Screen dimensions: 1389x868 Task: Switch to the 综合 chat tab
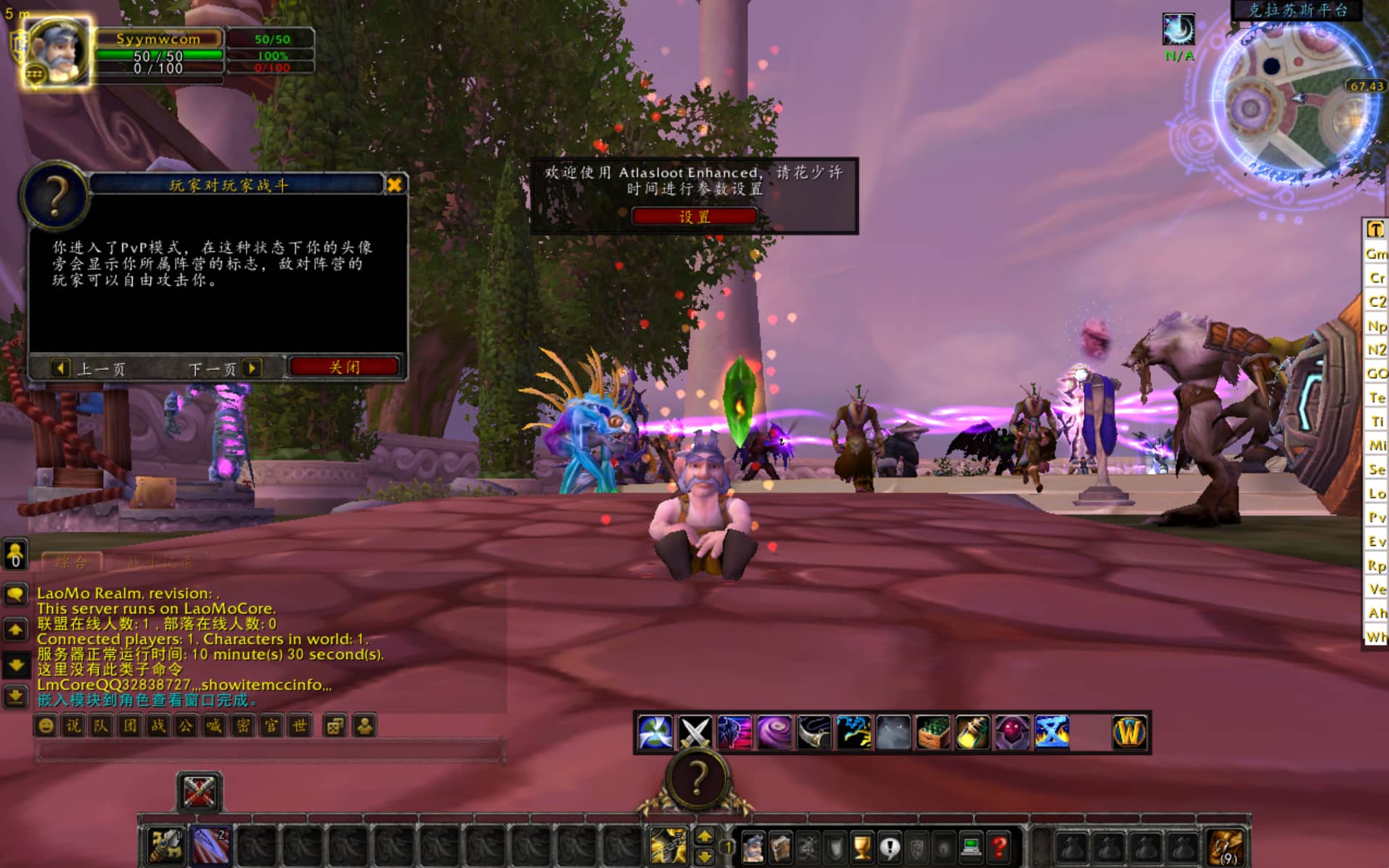[71, 562]
